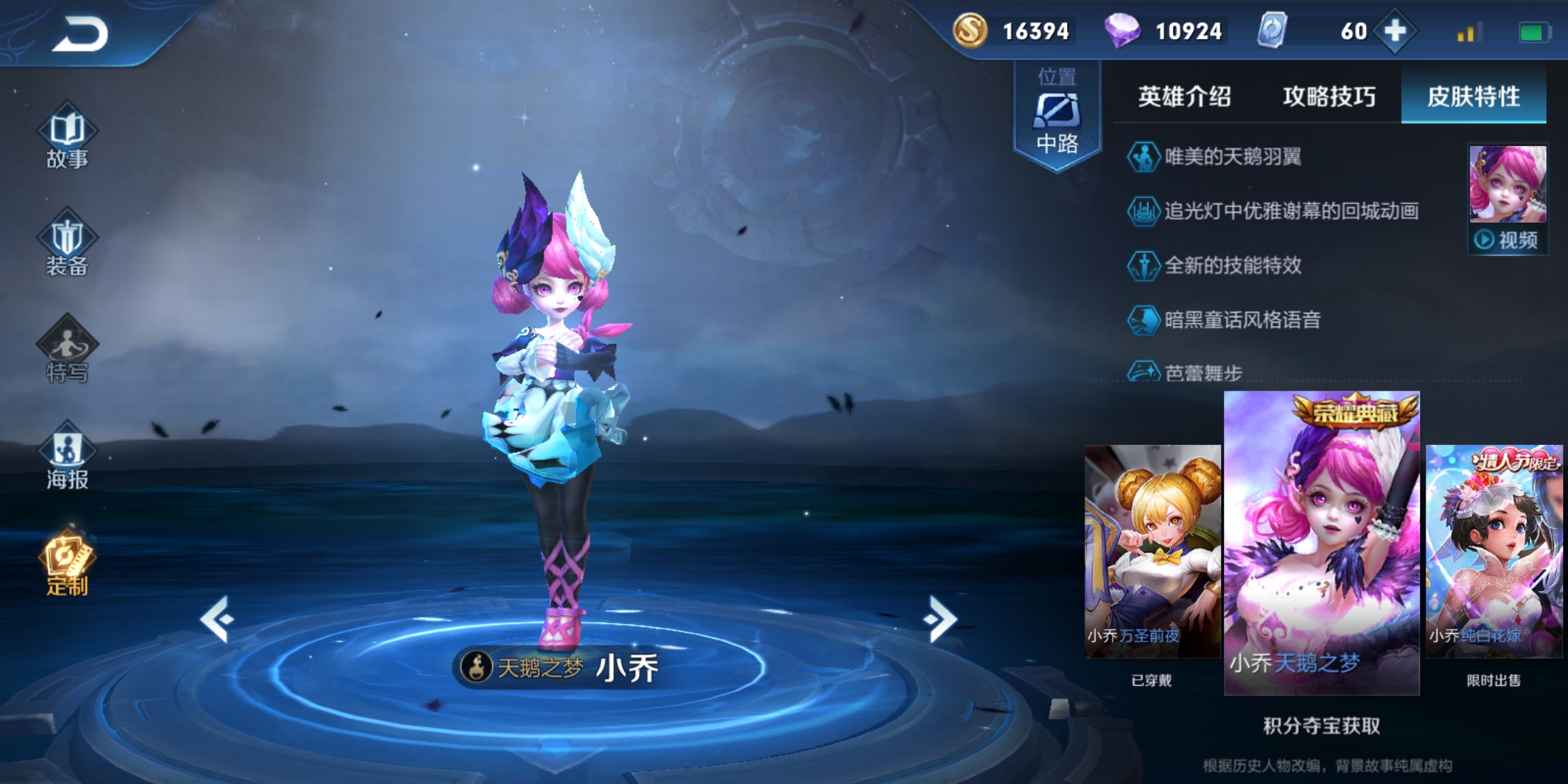This screenshot has width=1568, height=784.
Task: Switch to the 攻略技巧 tab
Action: pos(1328,97)
